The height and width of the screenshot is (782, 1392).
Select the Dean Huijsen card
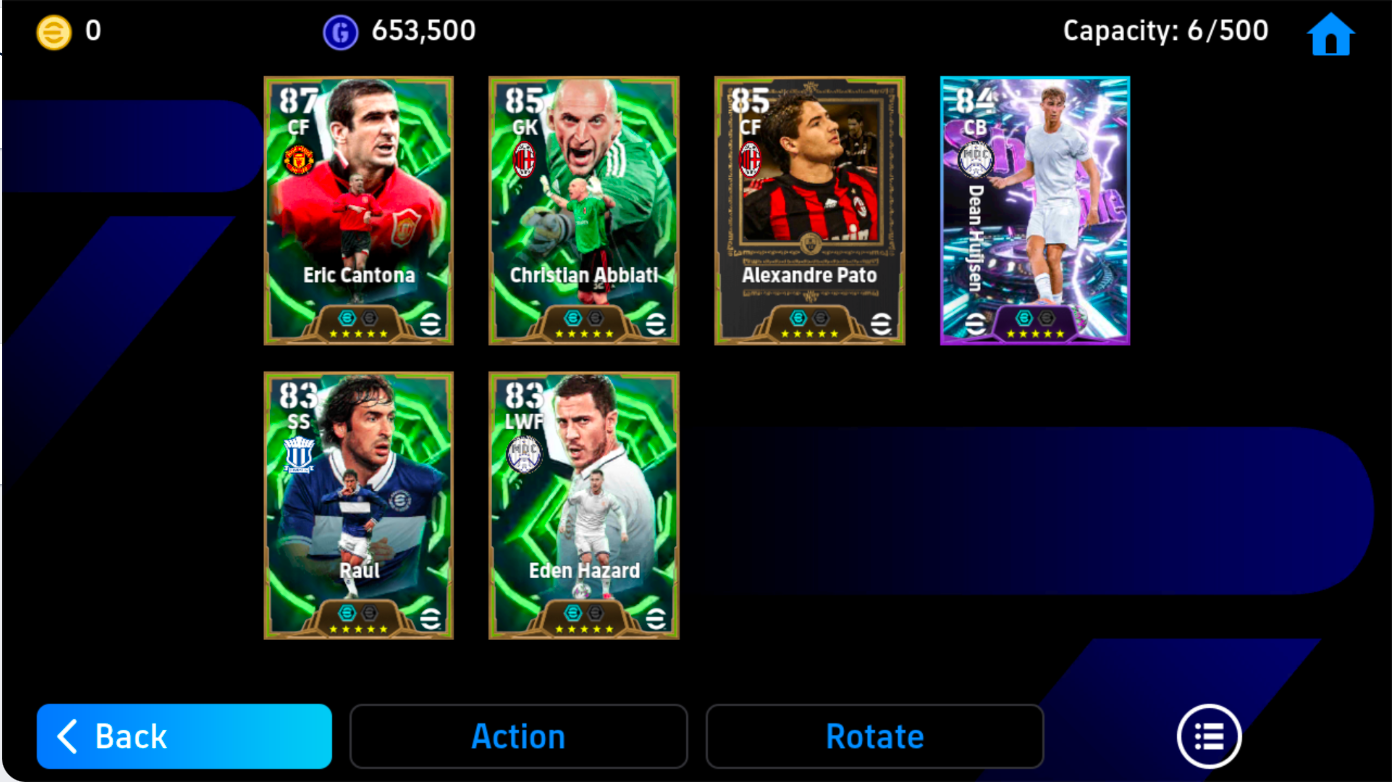[x=1035, y=210]
